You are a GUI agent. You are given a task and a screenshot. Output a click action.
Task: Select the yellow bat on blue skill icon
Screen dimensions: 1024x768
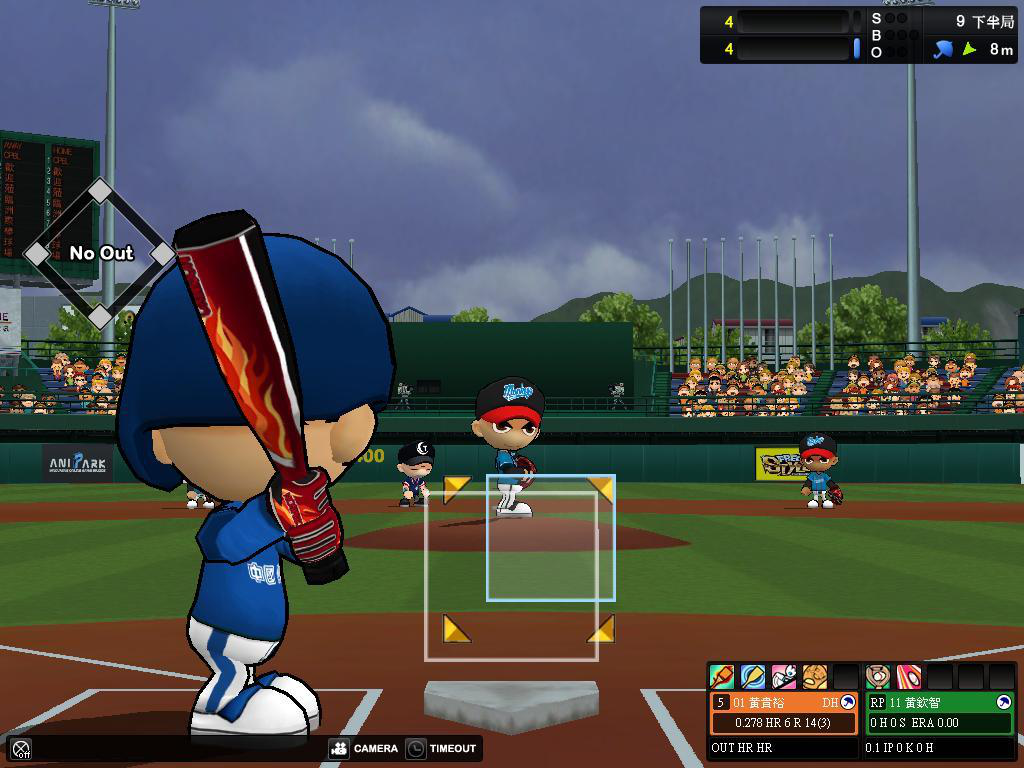click(753, 677)
